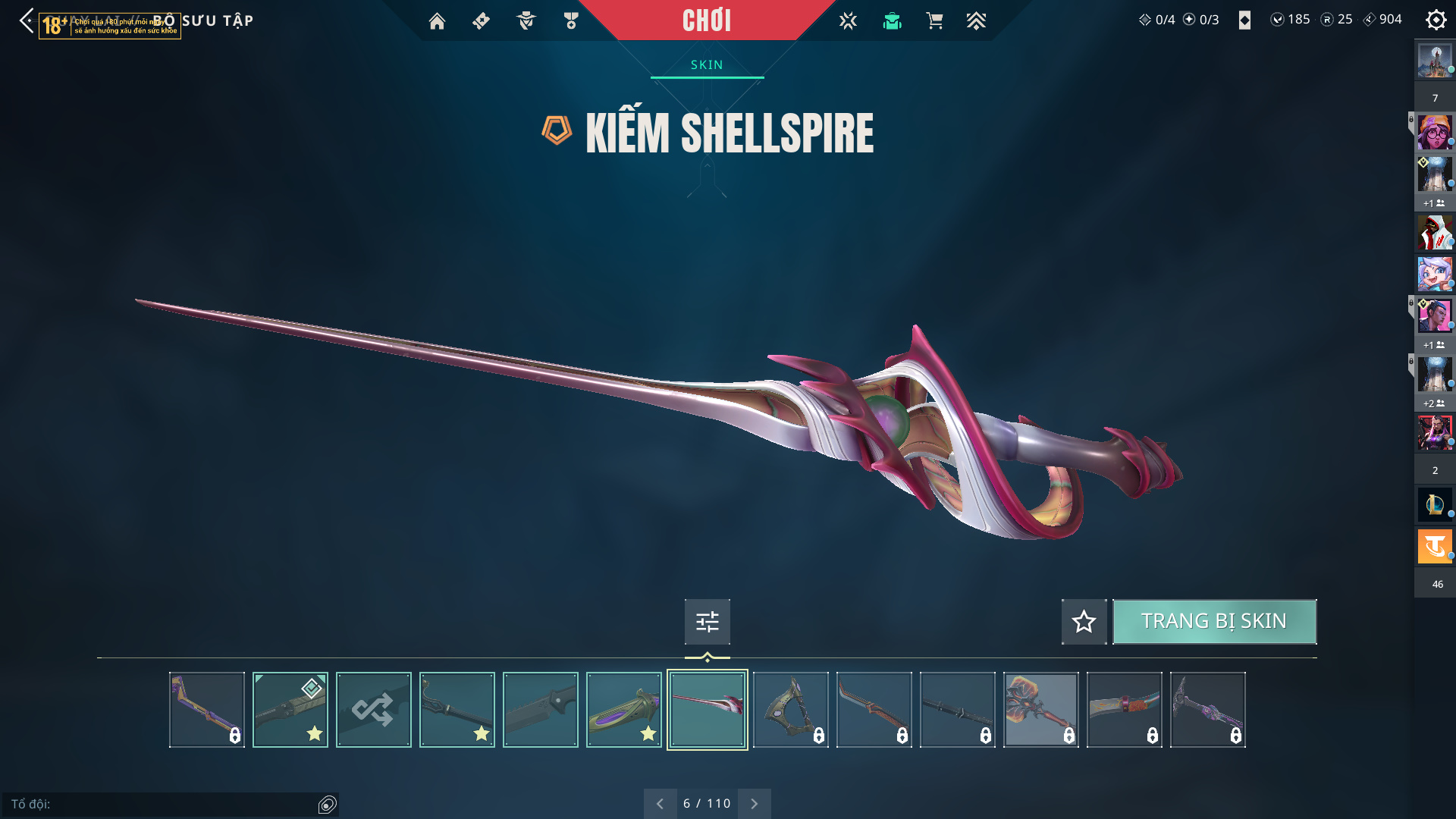Go back with the top-left arrow
The height and width of the screenshot is (819, 1456).
[27, 20]
